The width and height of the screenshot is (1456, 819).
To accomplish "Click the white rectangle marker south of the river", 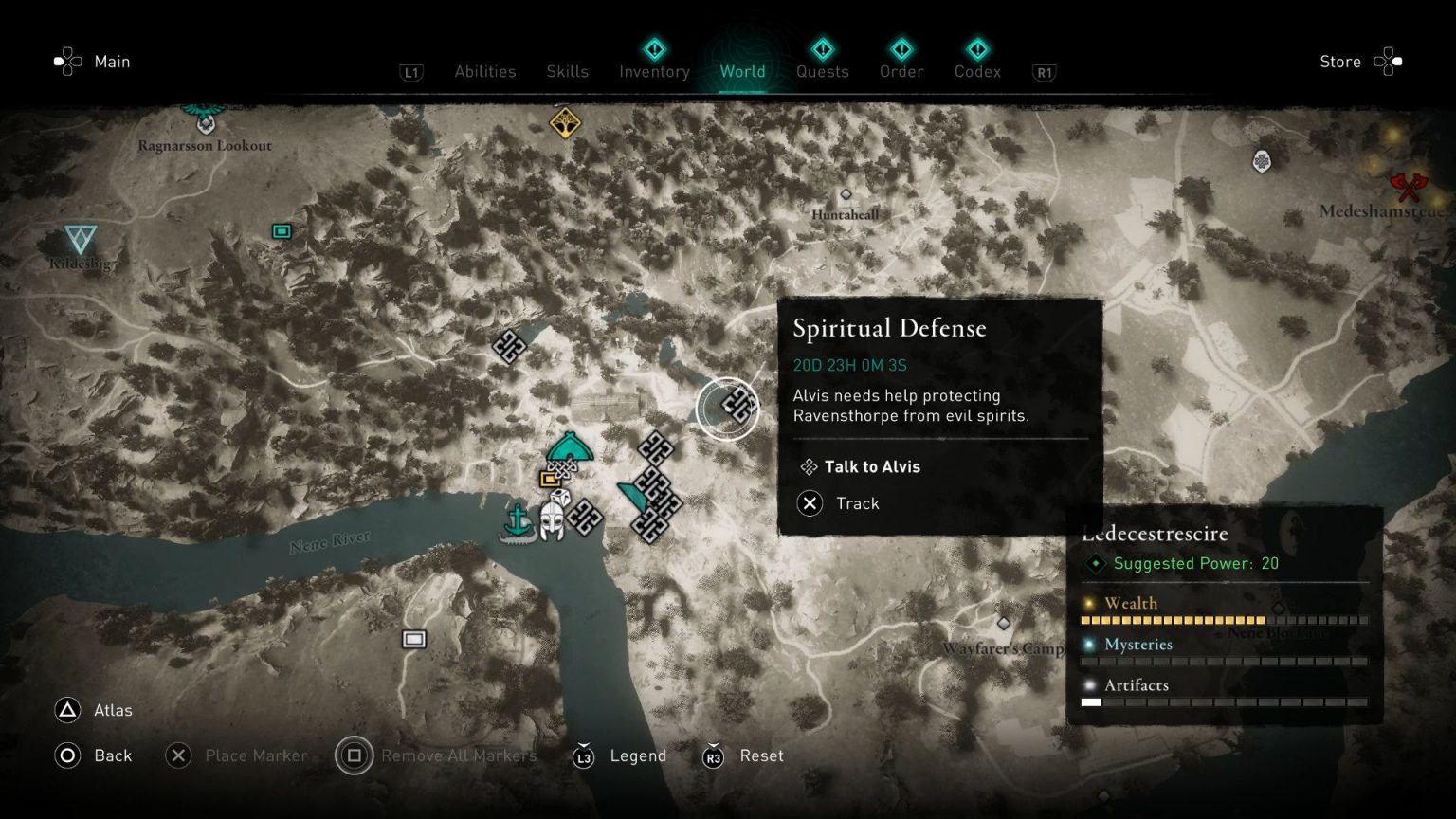I will point(414,639).
